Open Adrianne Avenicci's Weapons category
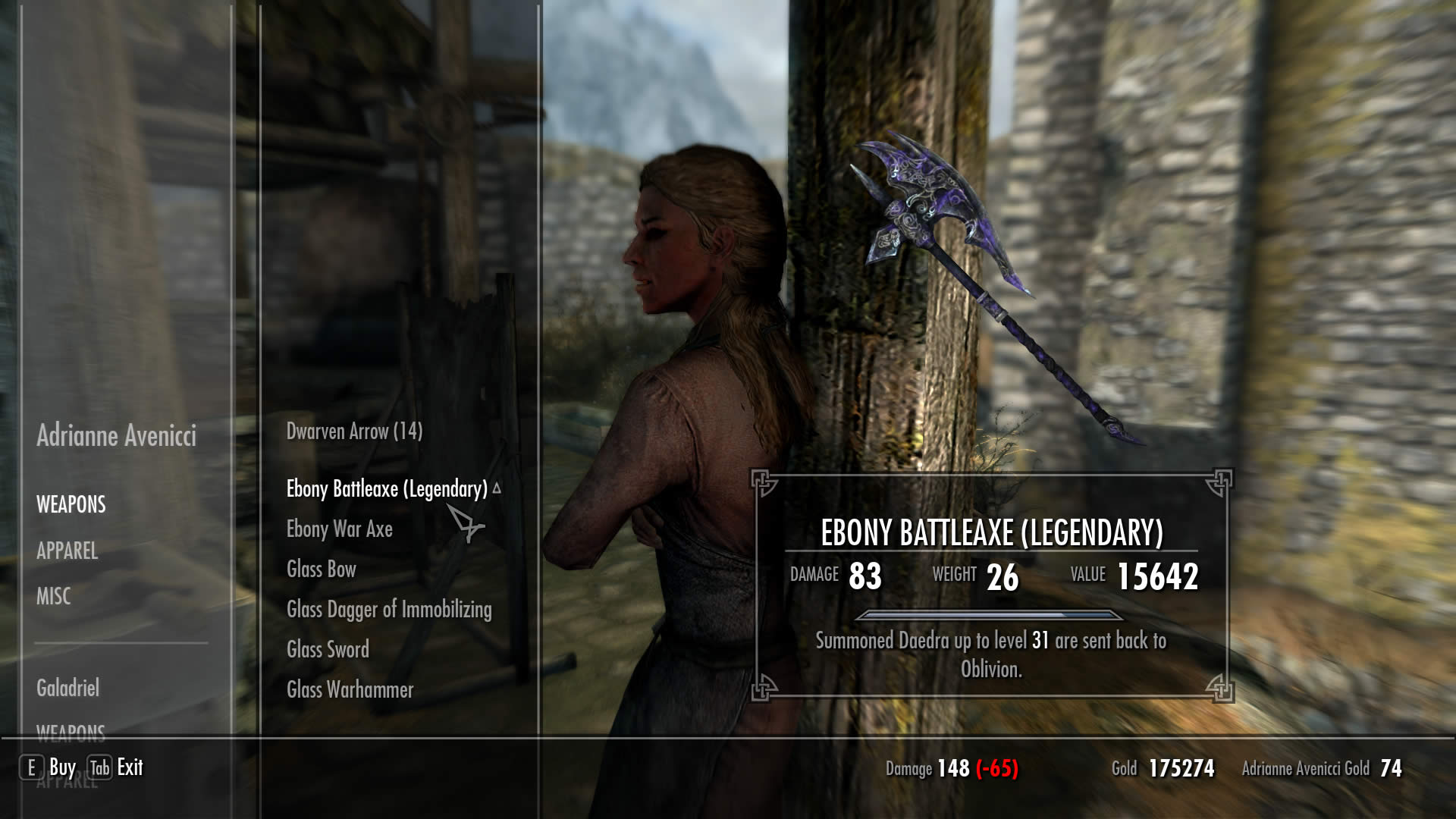1456x819 pixels. point(71,505)
